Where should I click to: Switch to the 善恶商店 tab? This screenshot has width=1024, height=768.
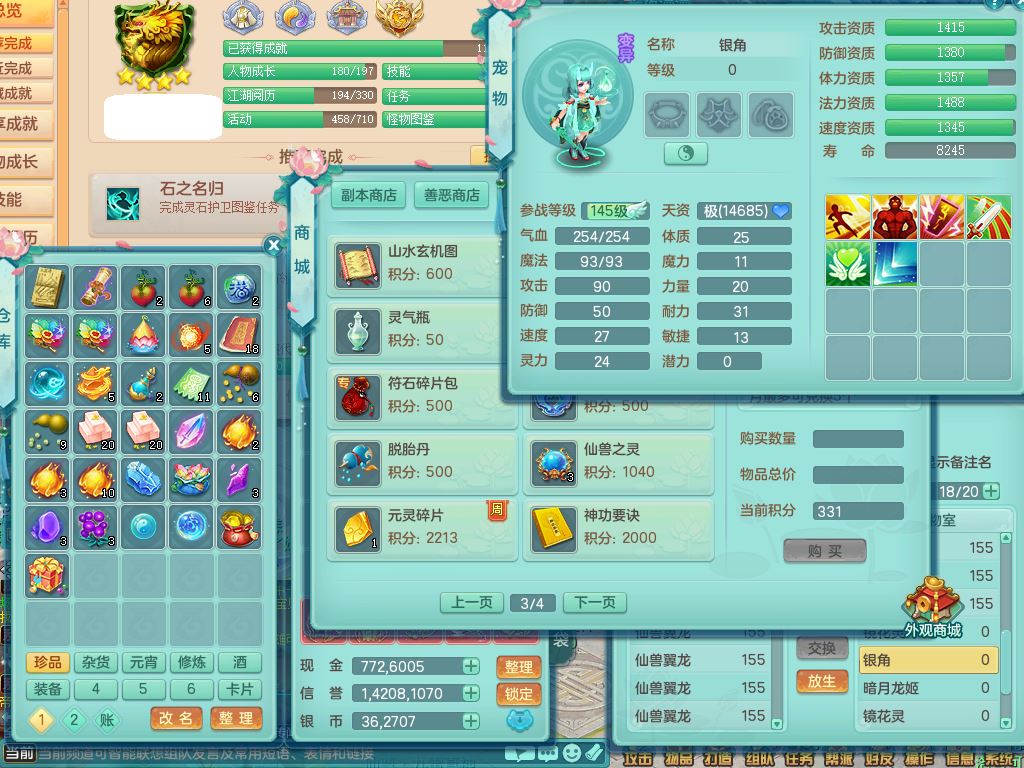(451, 195)
